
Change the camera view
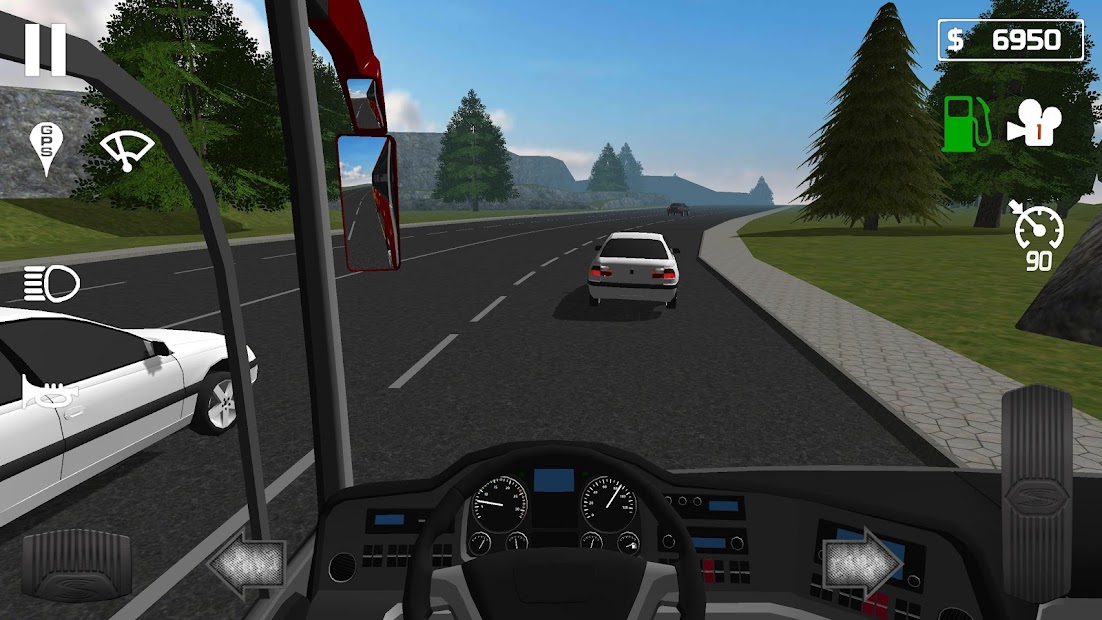[x=1034, y=123]
